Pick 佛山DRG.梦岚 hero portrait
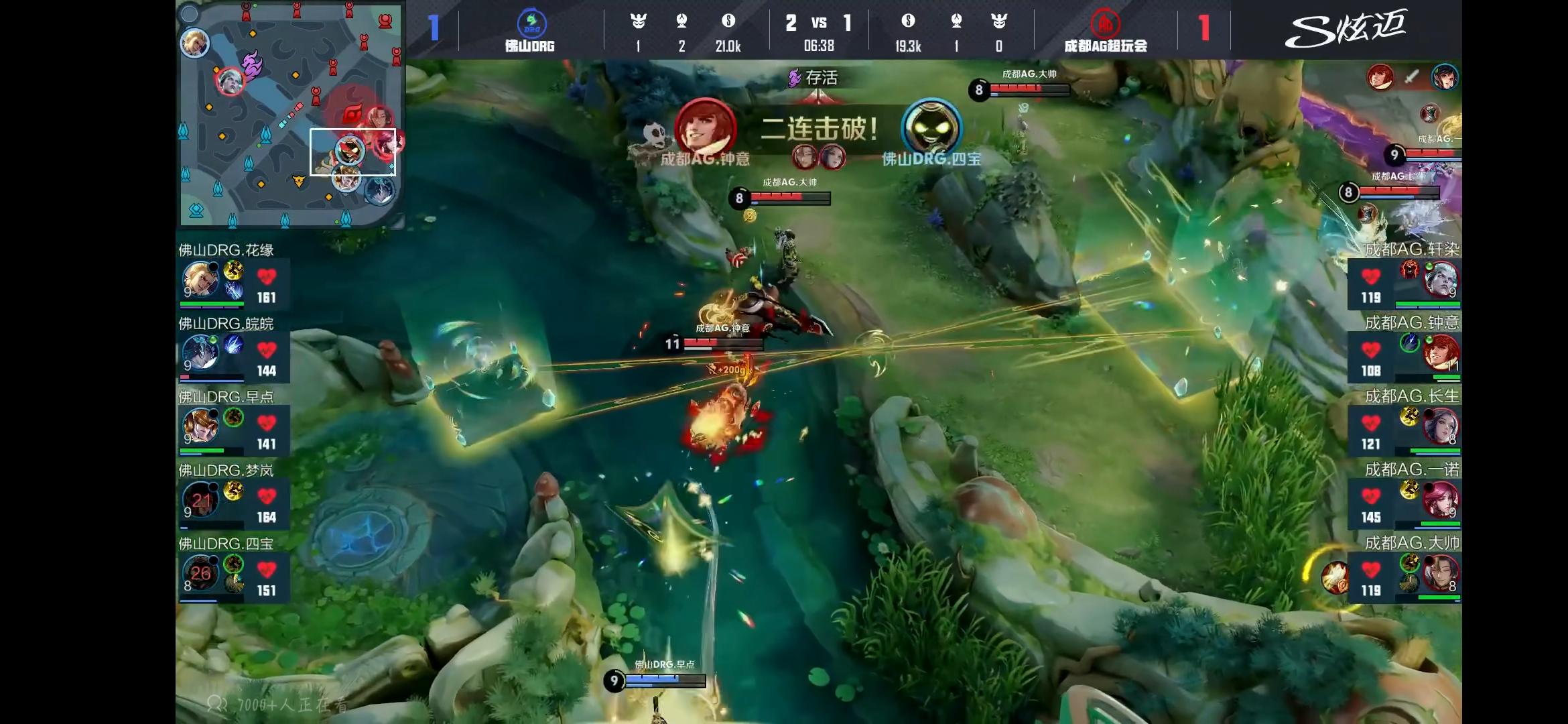 click(200, 499)
